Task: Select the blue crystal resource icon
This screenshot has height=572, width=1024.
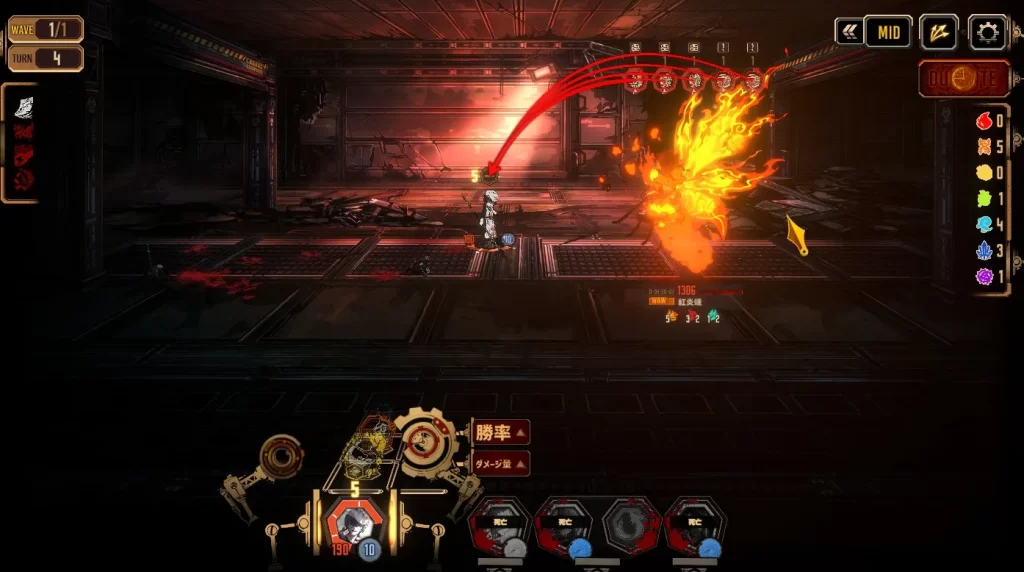Action: point(986,250)
